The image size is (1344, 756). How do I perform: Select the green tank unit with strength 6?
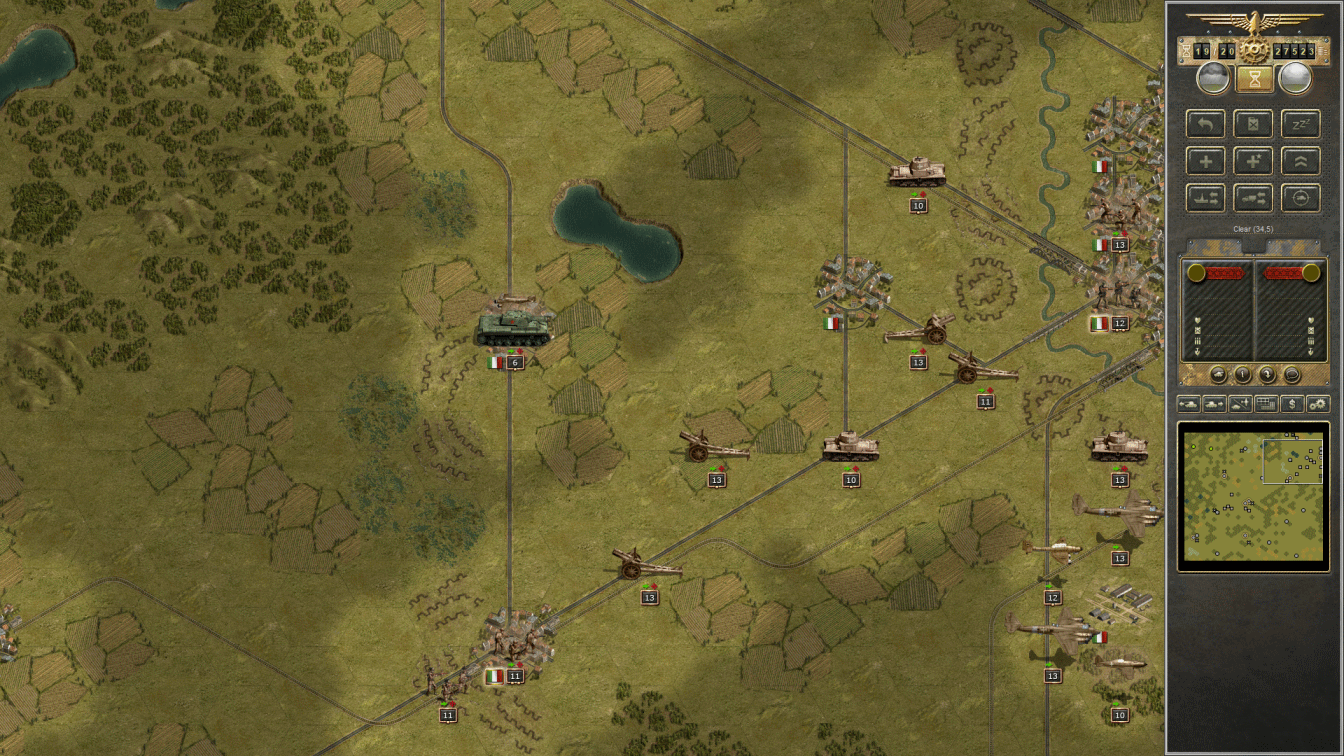coord(513,328)
